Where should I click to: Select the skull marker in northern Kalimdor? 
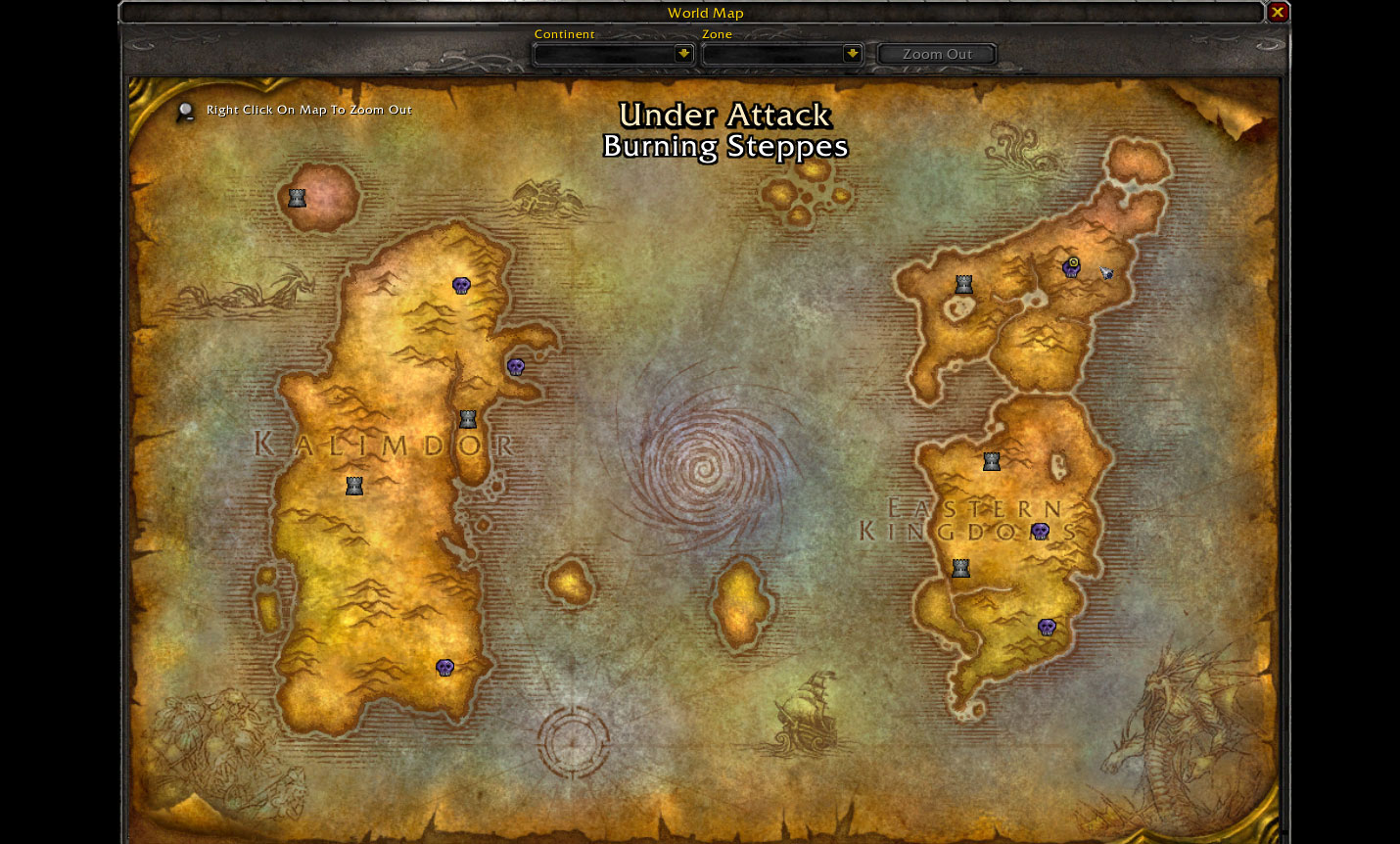pos(461,285)
